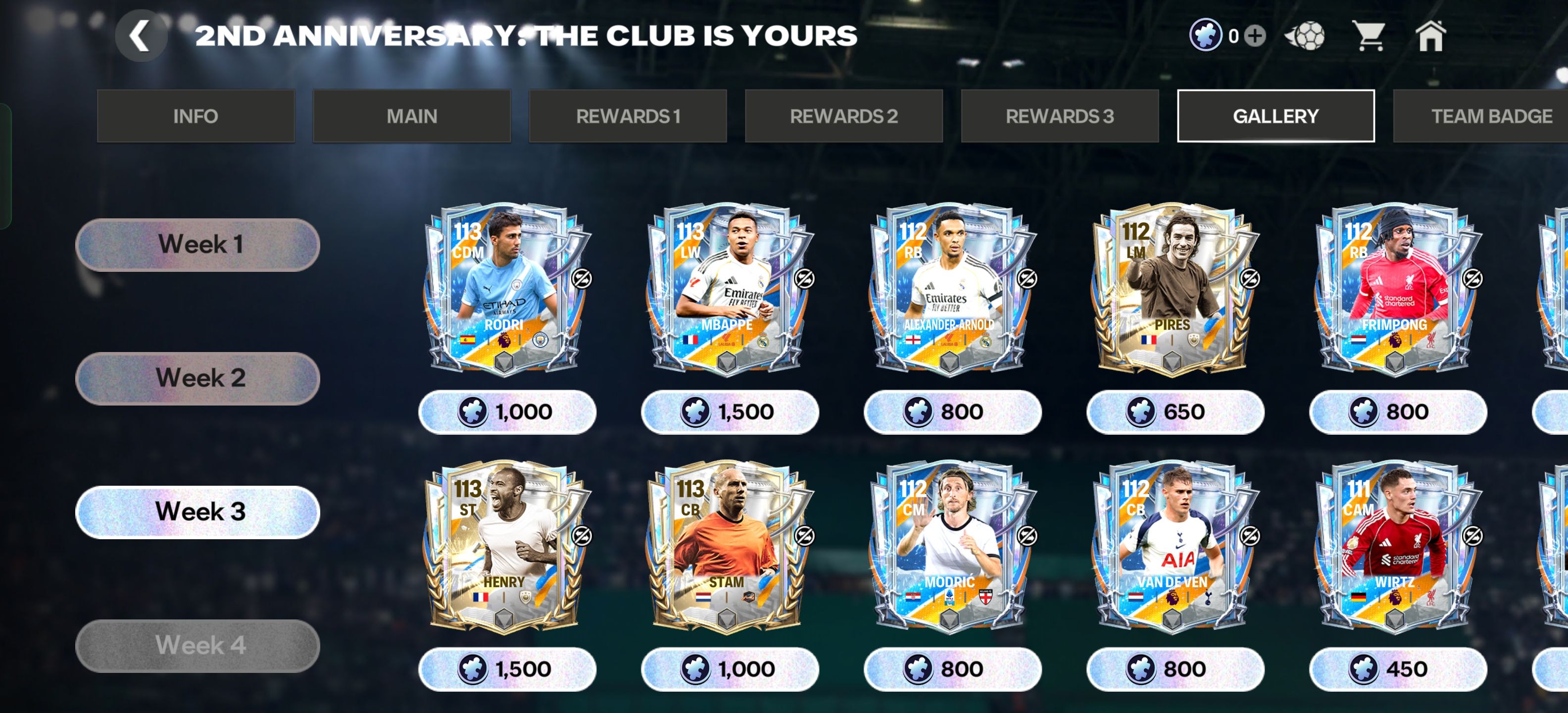Select the REWARDS 3 tab
This screenshot has width=1568, height=713.
[1059, 116]
